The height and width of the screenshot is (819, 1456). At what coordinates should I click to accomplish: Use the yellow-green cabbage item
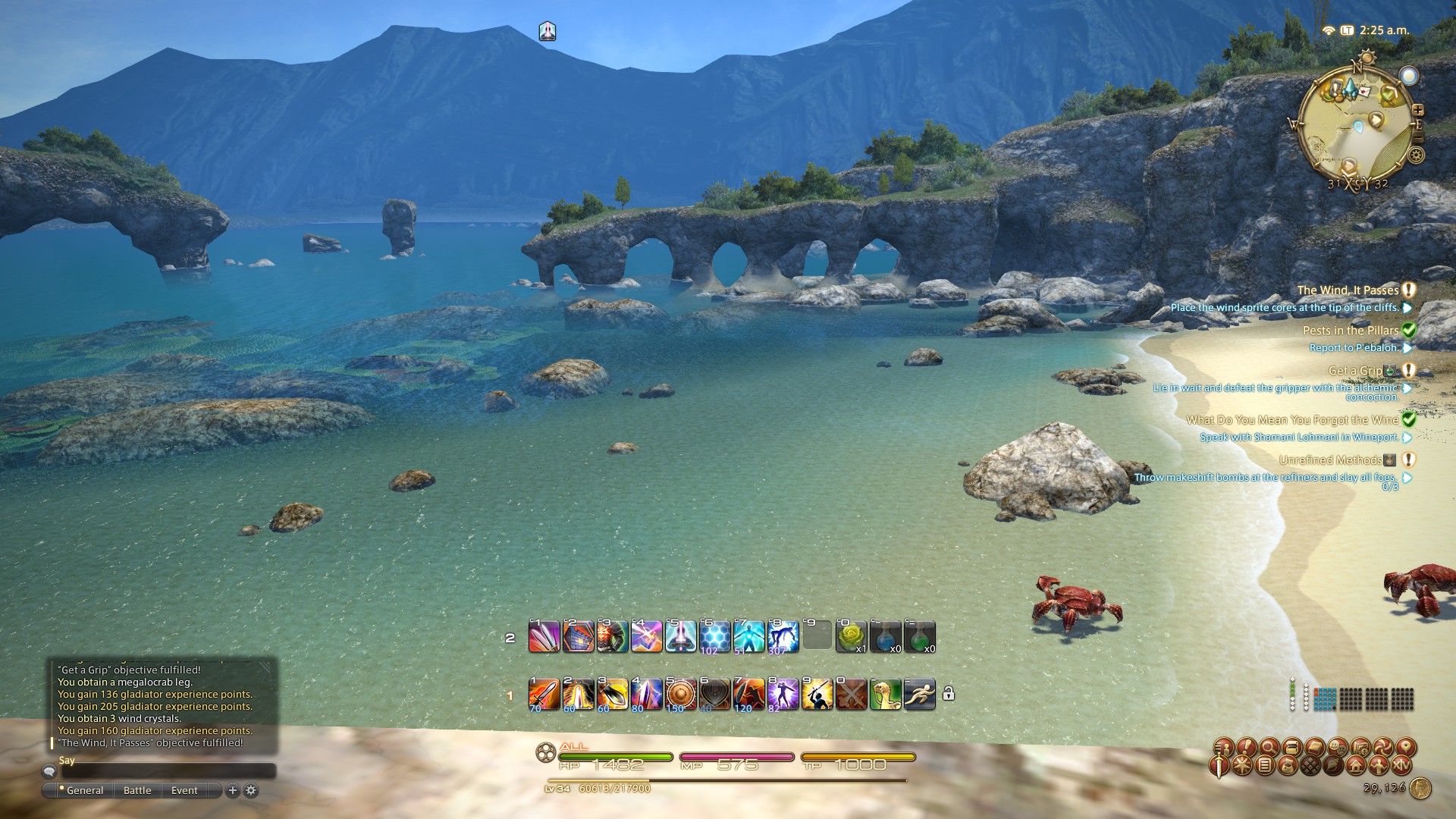tap(851, 636)
